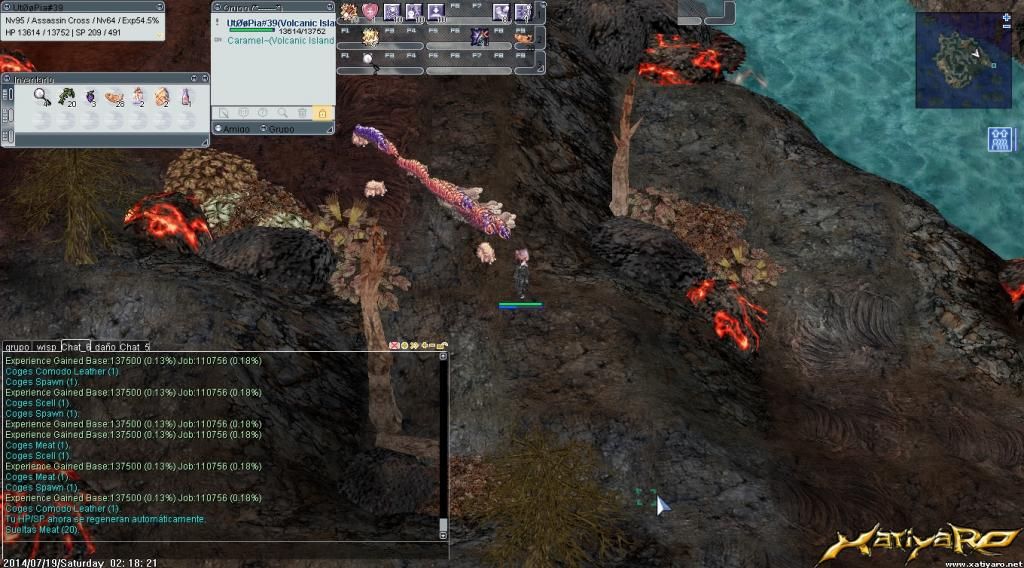Select the green herb stack of 20

tap(66, 96)
